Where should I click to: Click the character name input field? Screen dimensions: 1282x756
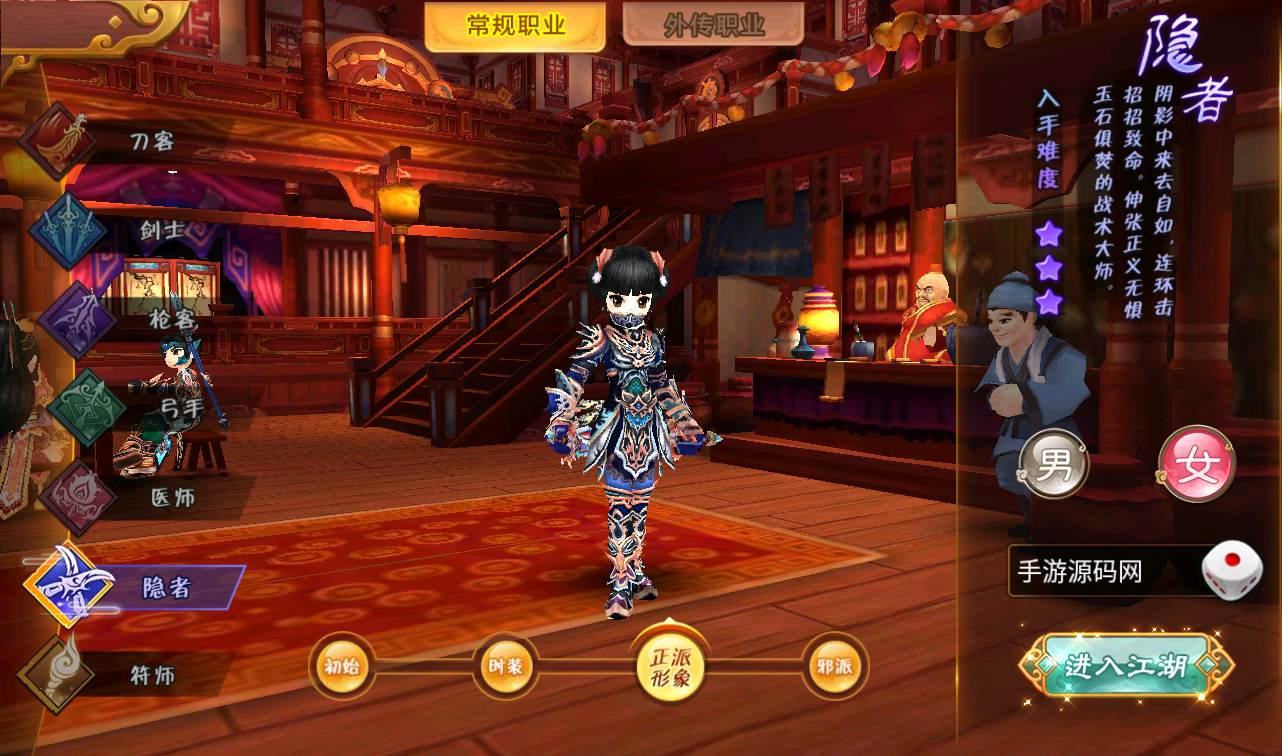point(1100,572)
